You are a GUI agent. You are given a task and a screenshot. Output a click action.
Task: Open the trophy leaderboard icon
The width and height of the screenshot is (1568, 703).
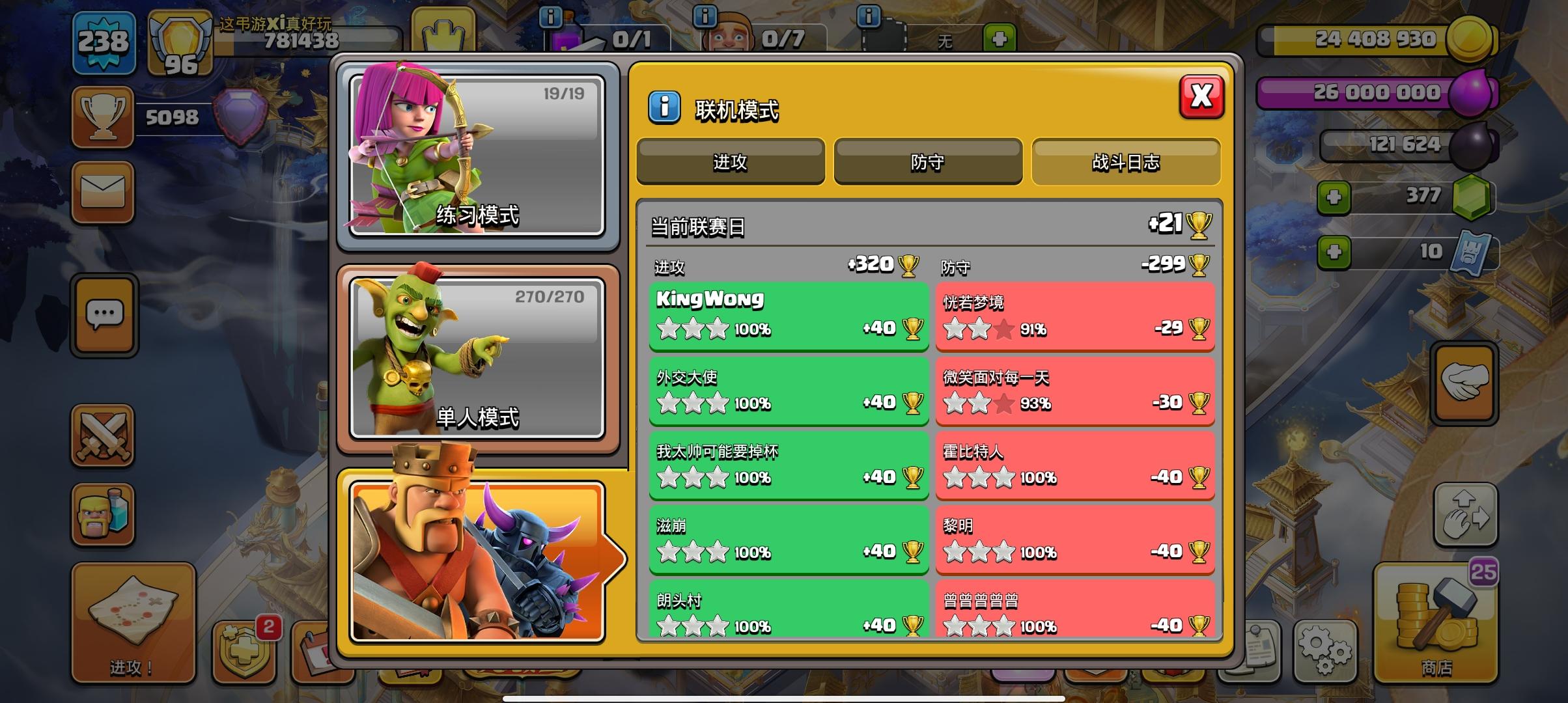pos(103,117)
